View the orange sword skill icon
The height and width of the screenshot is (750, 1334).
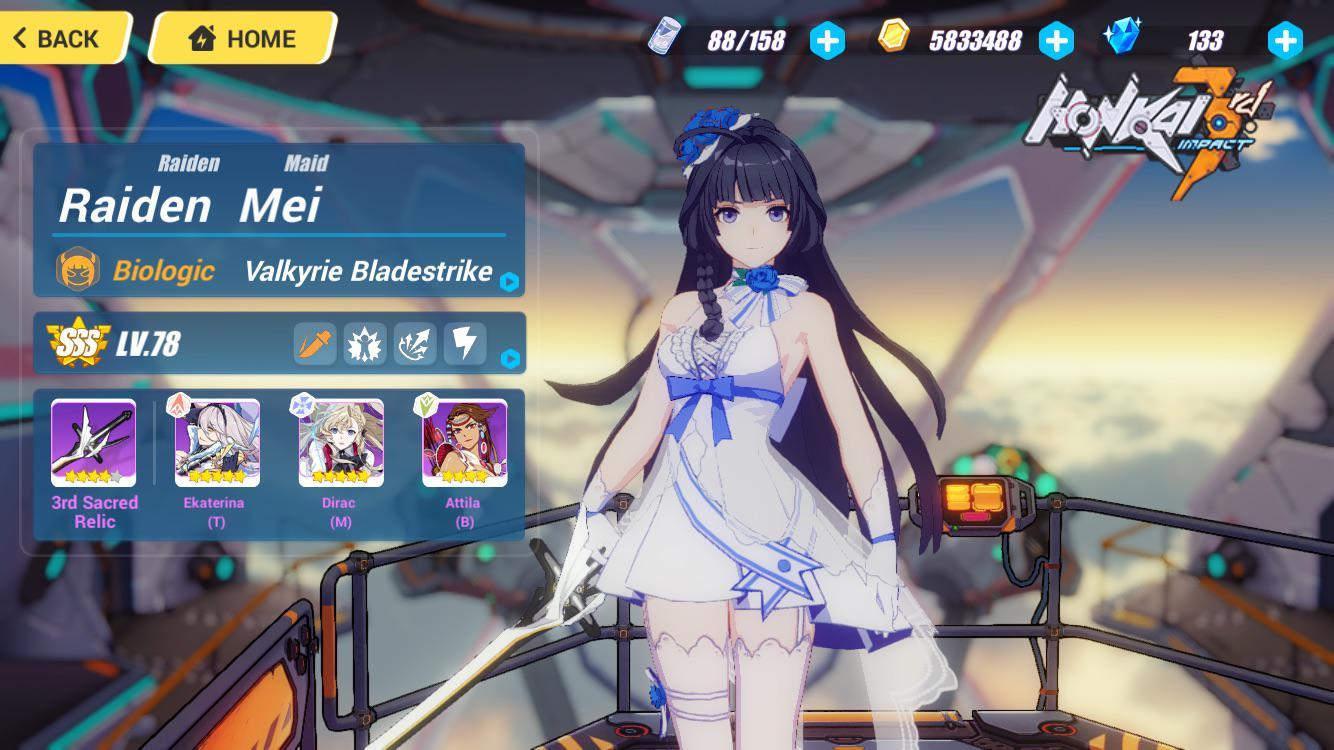[x=315, y=343]
